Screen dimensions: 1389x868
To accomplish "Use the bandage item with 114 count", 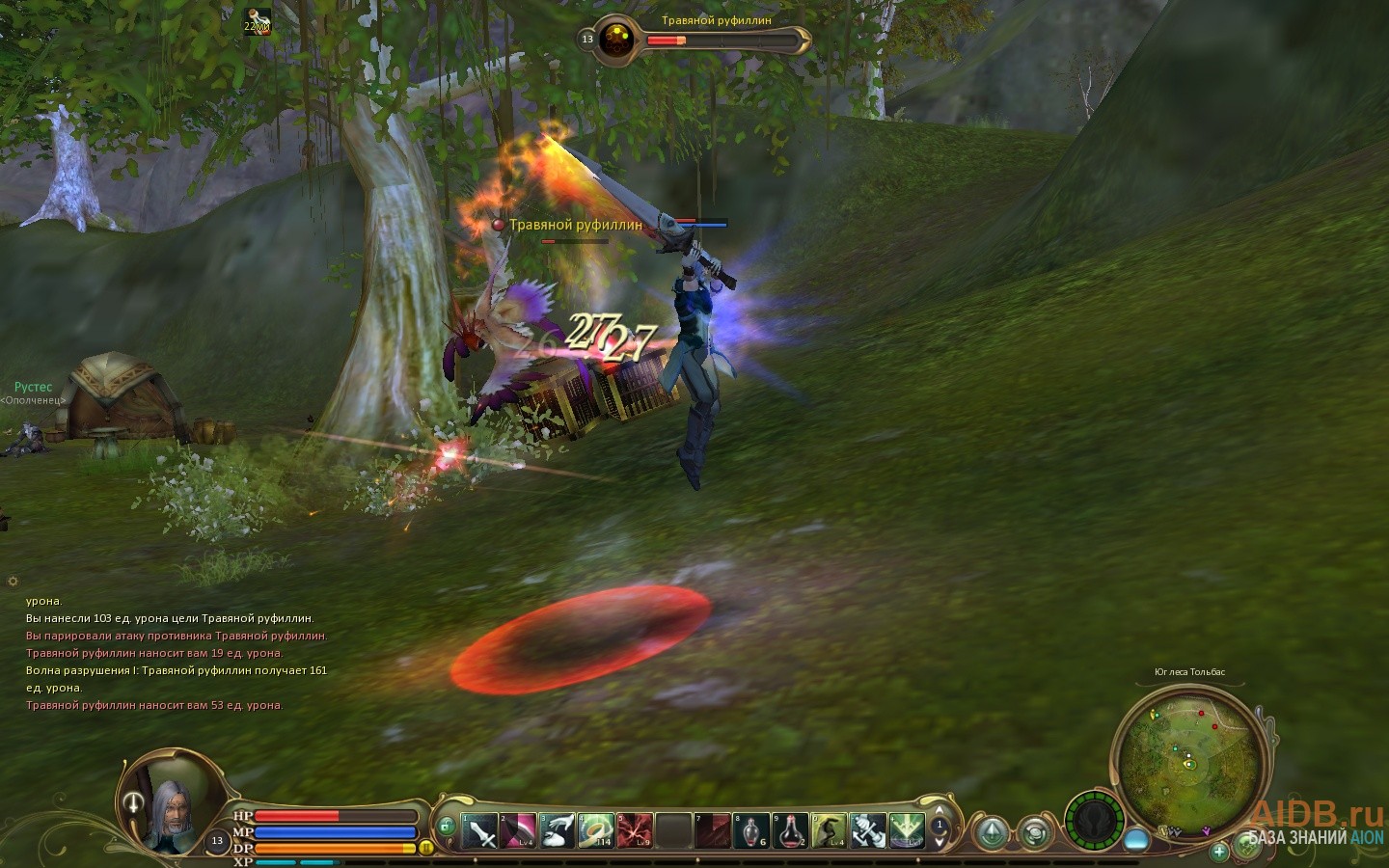I will (596, 830).
